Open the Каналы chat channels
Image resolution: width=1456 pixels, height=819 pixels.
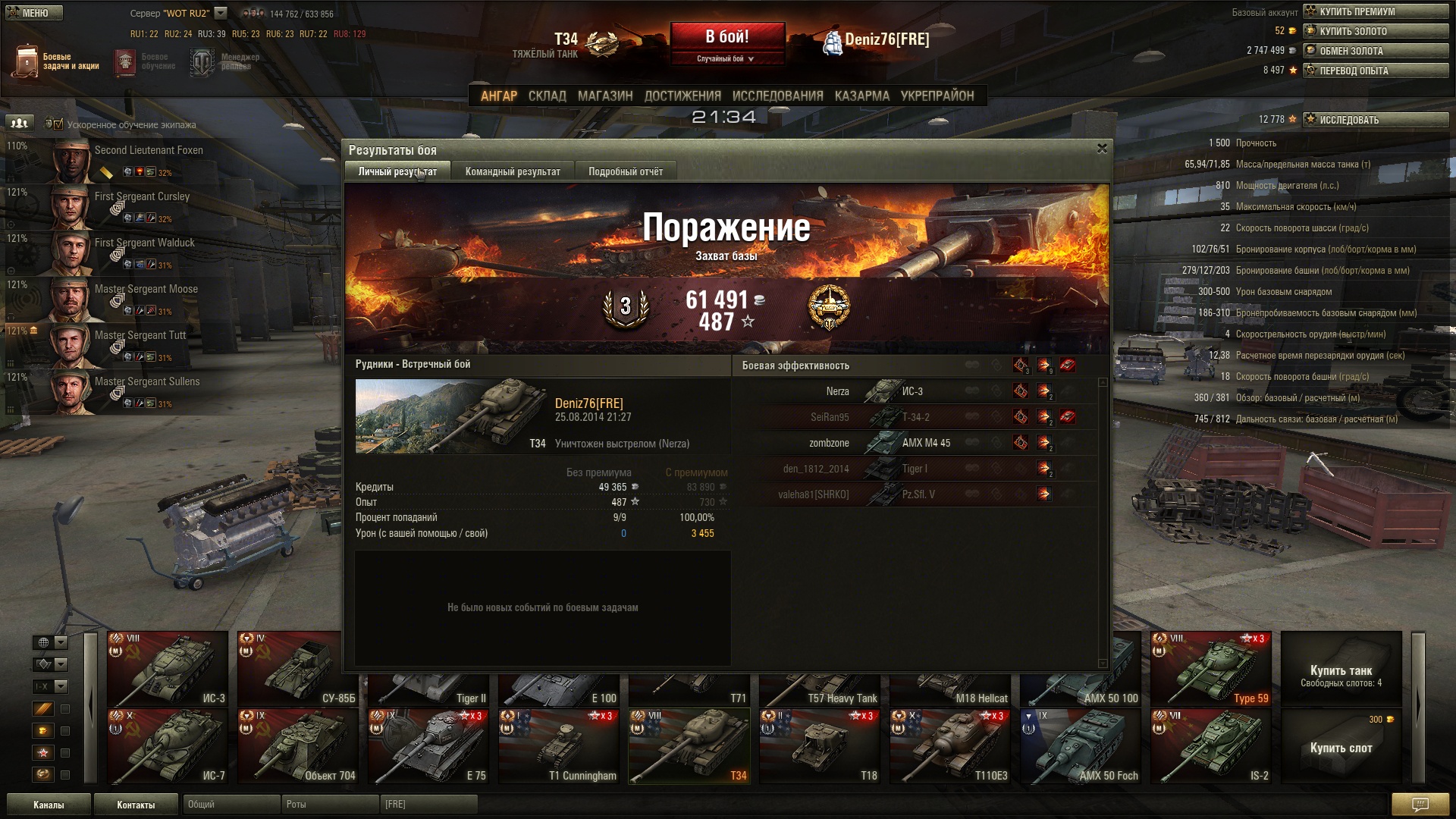[x=49, y=805]
